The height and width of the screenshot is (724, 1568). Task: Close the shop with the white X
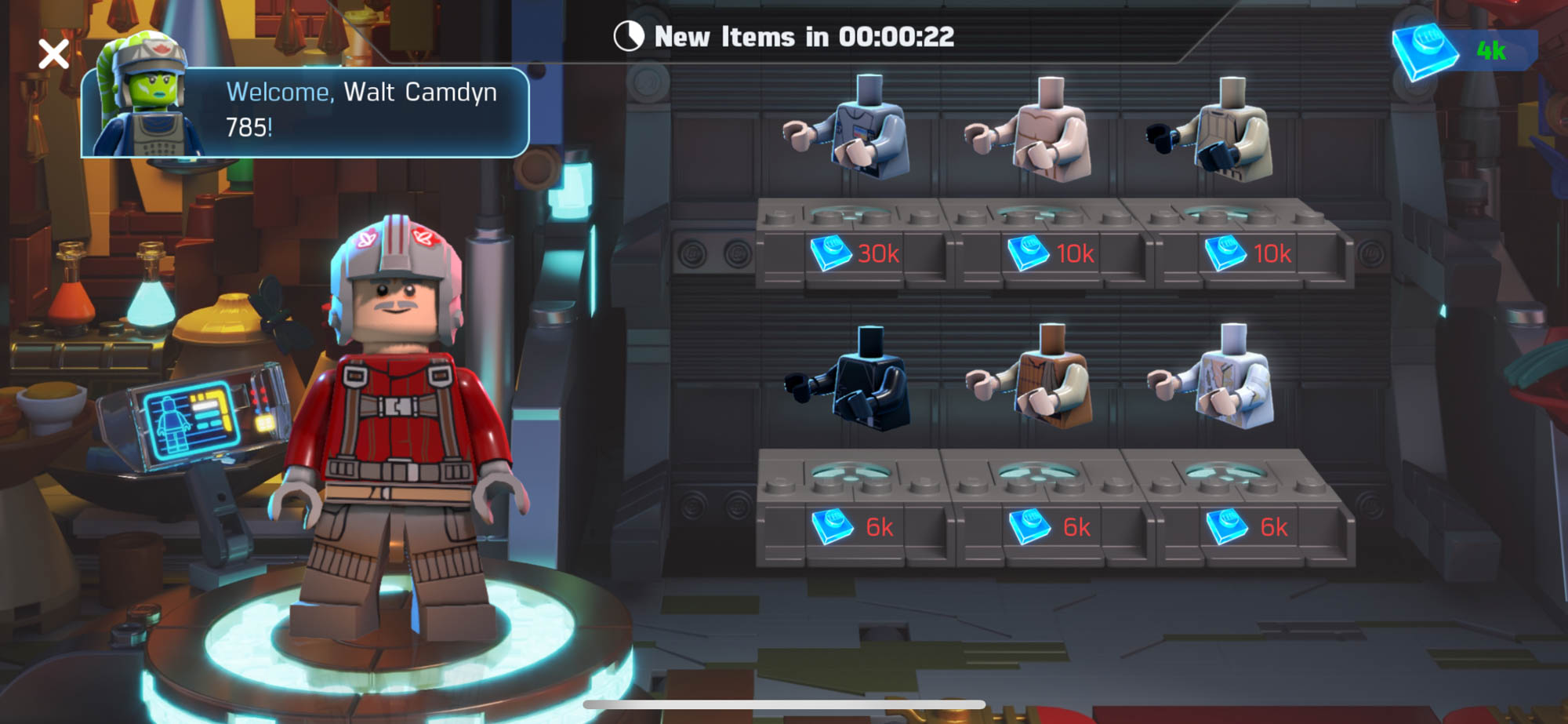[x=53, y=54]
